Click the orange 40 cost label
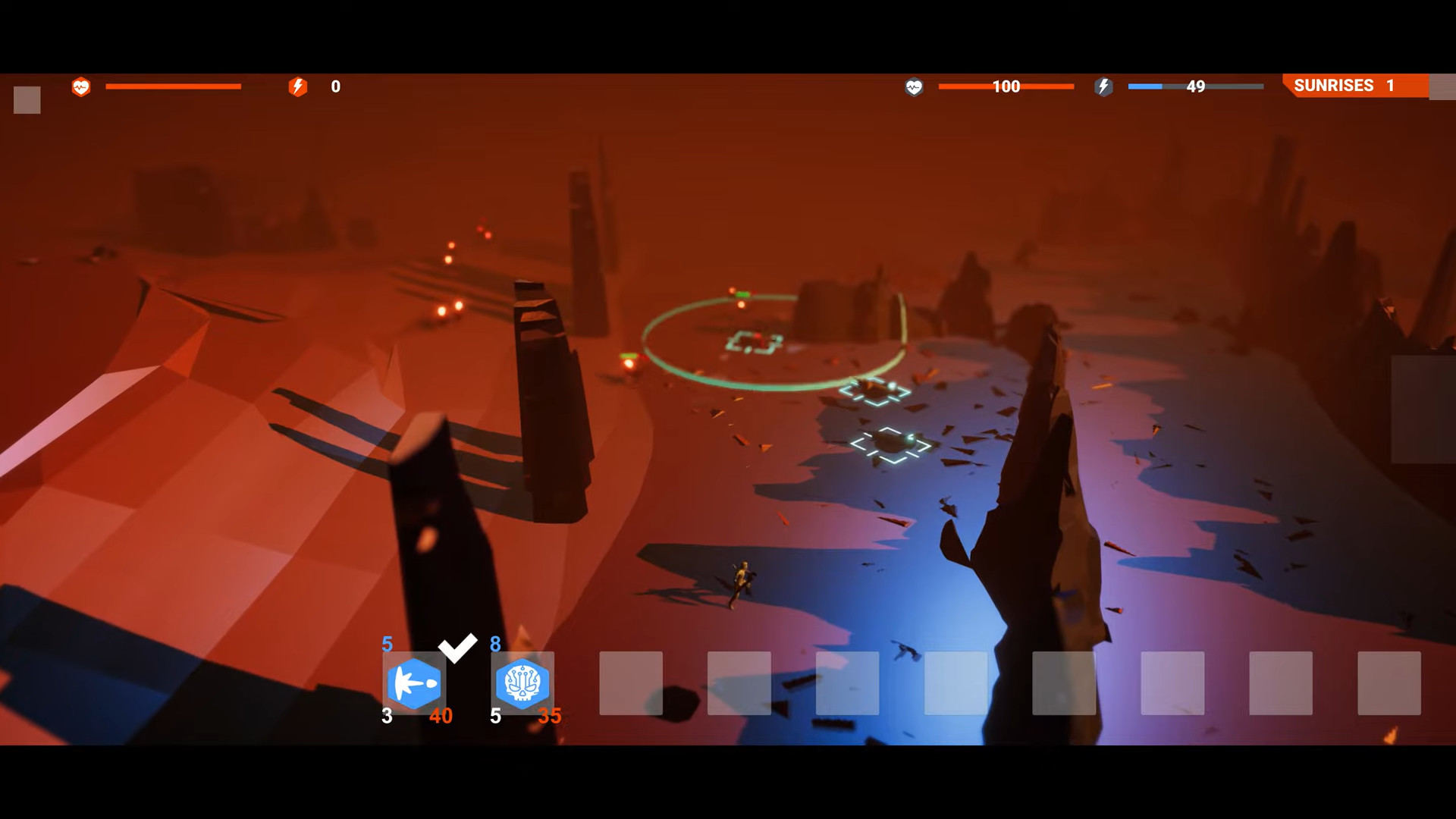 (x=443, y=715)
